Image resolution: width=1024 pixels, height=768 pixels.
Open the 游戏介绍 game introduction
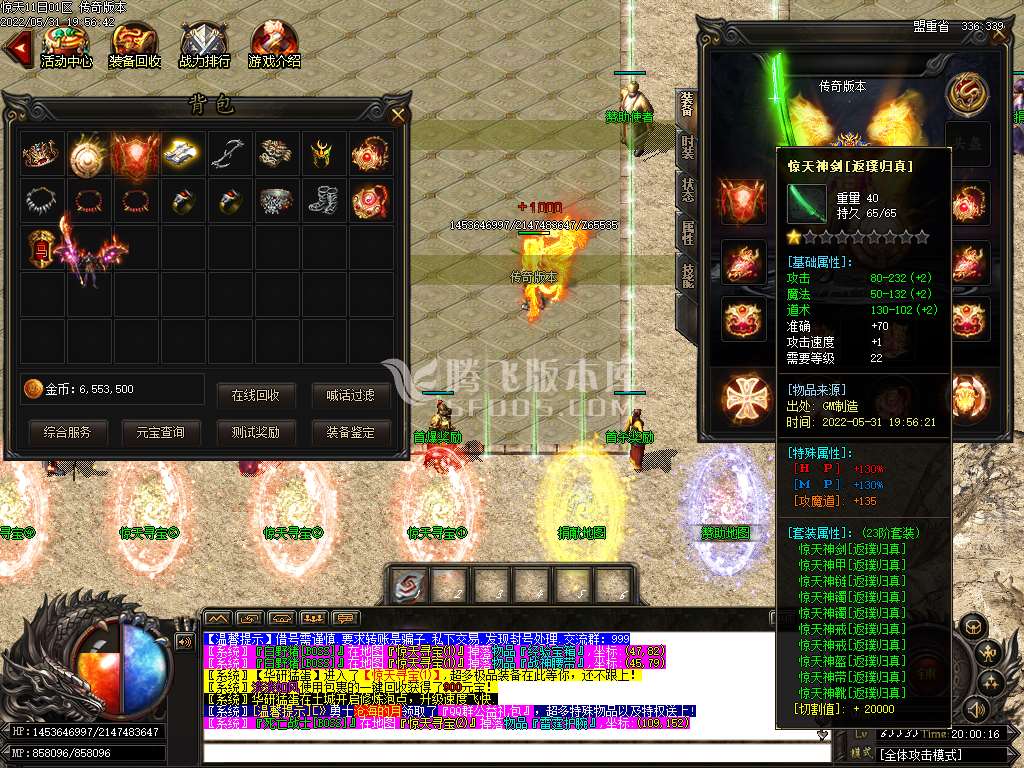click(x=274, y=45)
